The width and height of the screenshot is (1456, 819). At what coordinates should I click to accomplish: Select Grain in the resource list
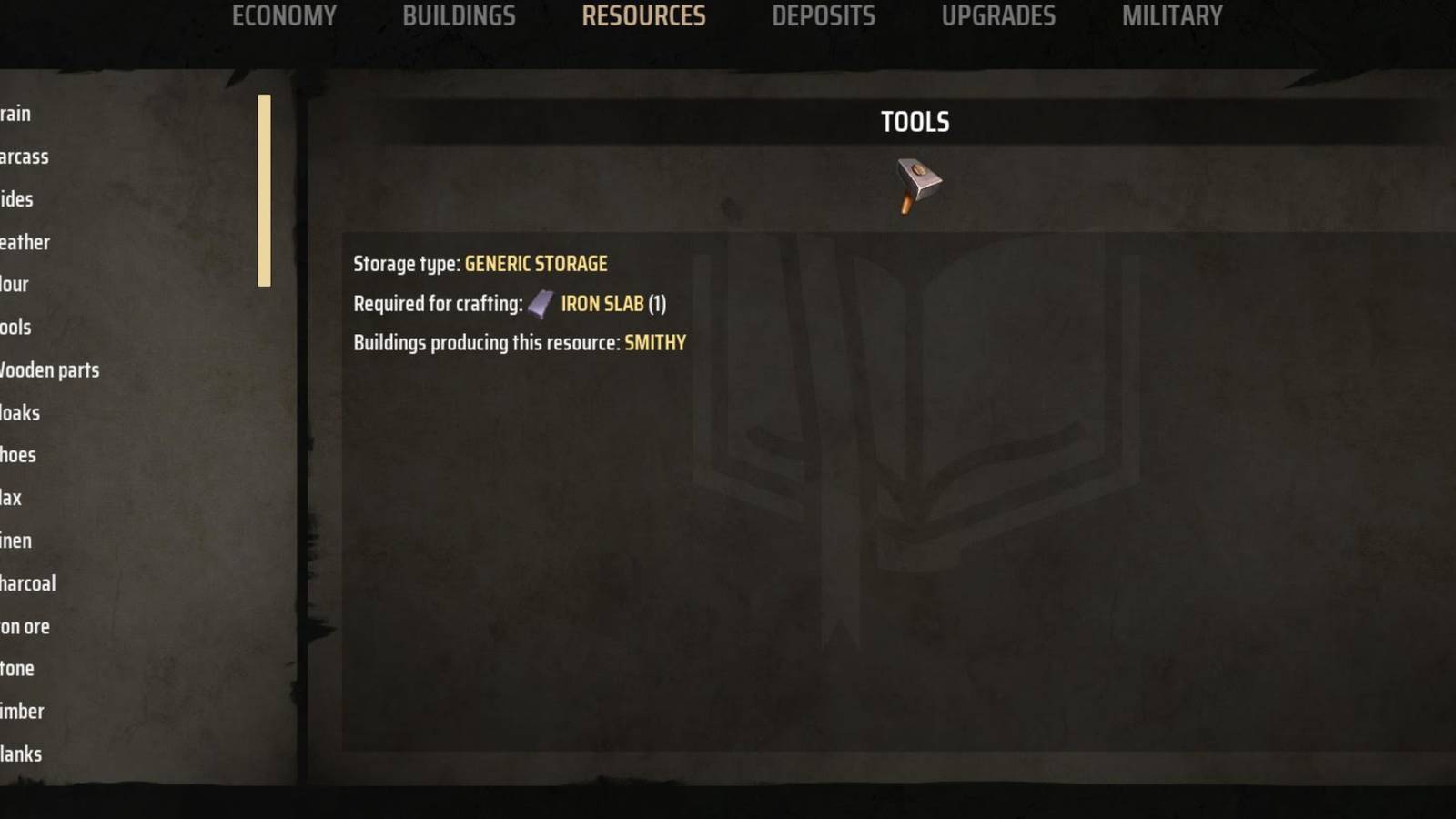16,114
